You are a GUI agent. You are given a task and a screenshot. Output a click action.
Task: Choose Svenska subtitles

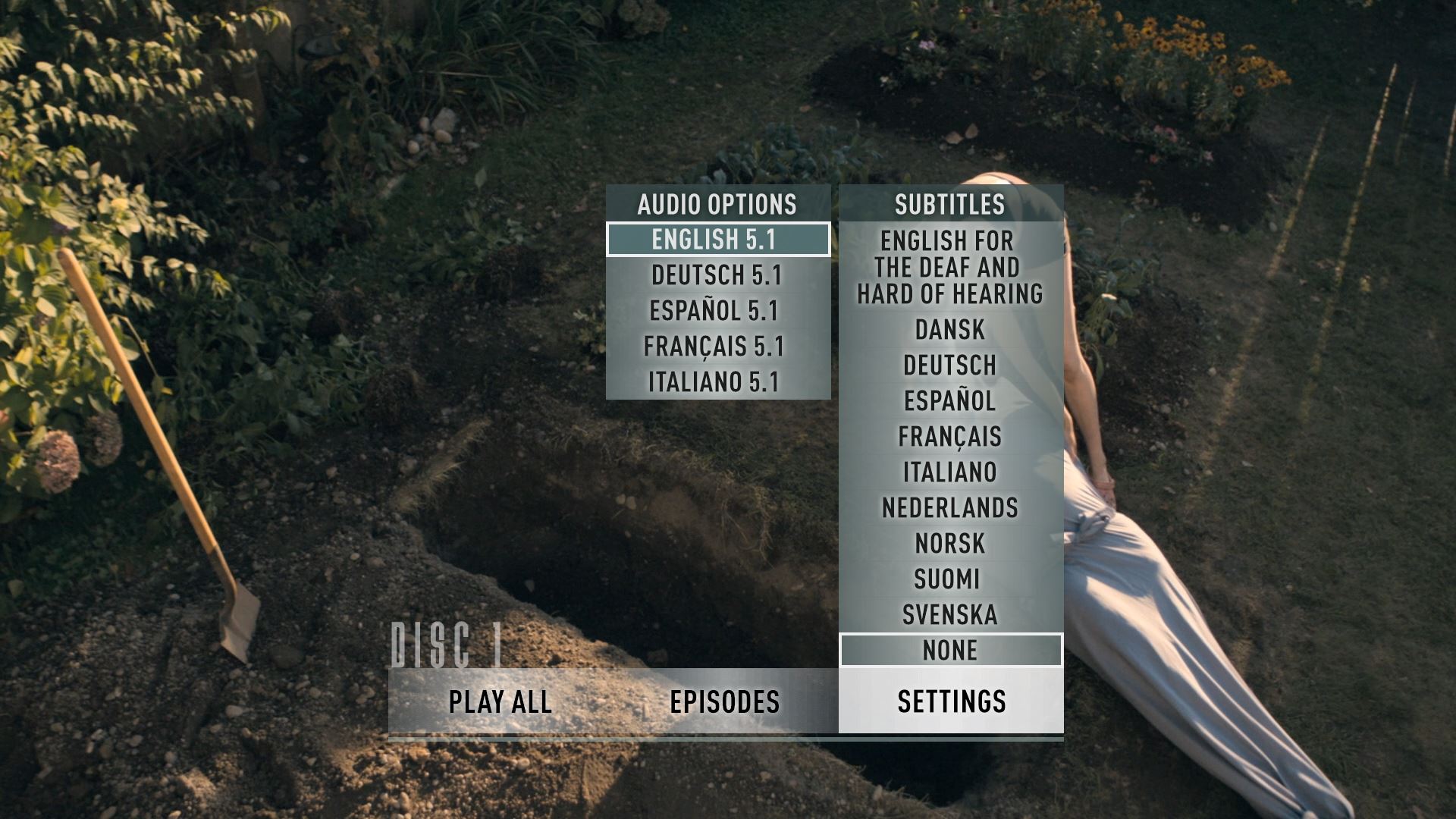950,615
